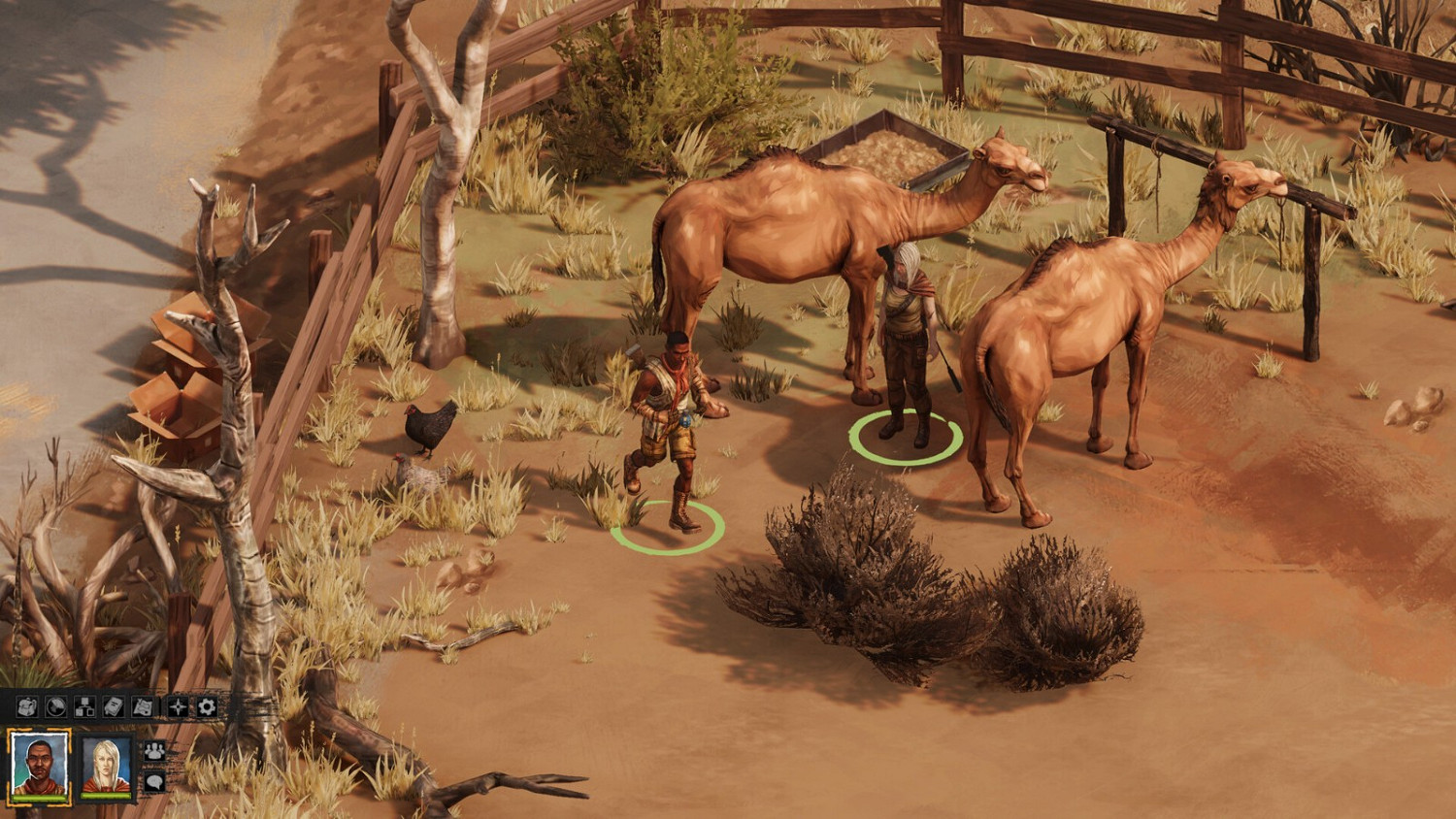Open the dialogue log speech bubble icon
The image size is (1456, 819).
coord(154,781)
